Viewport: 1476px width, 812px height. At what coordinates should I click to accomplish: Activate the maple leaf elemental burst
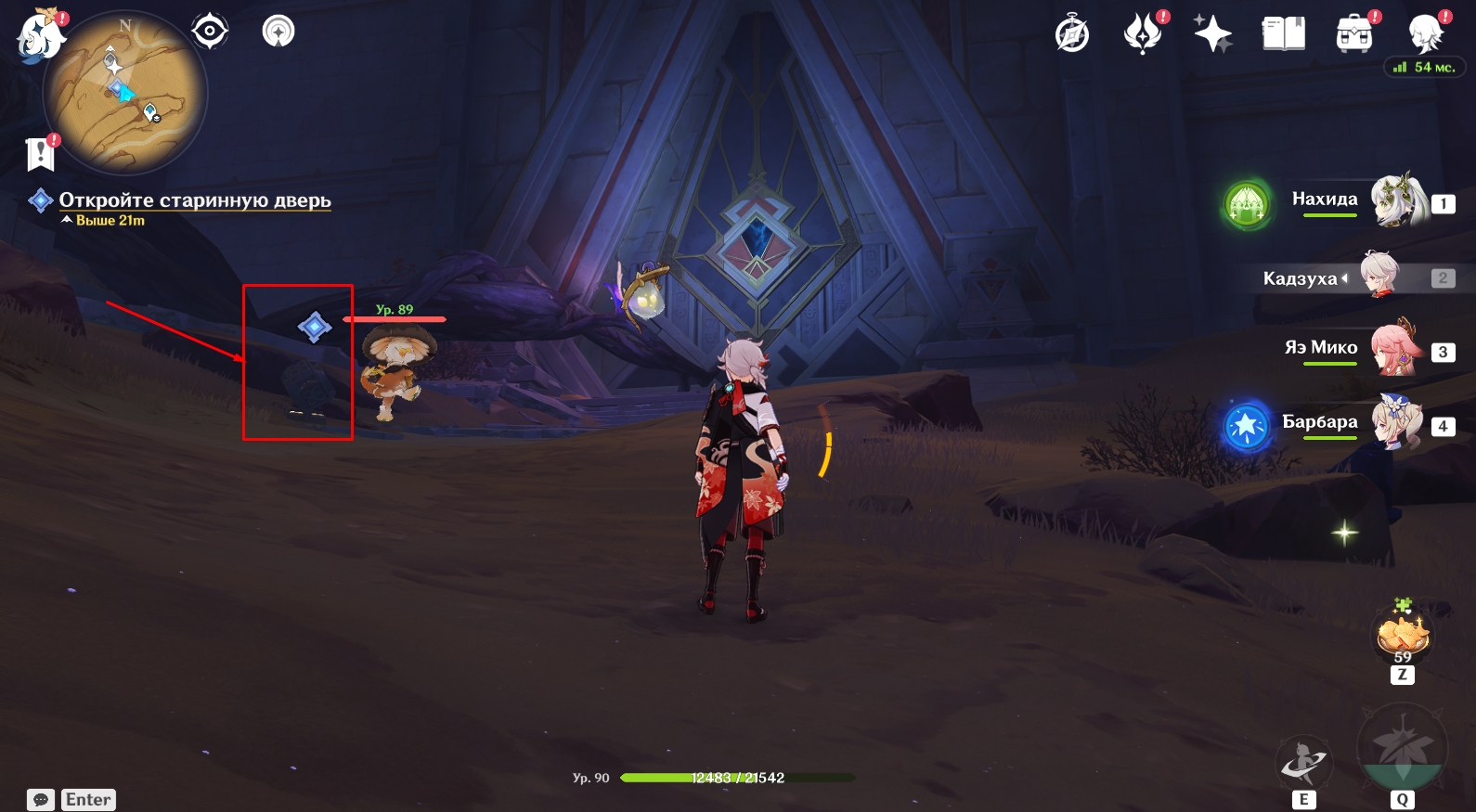pyautogui.click(x=1402, y=748)
